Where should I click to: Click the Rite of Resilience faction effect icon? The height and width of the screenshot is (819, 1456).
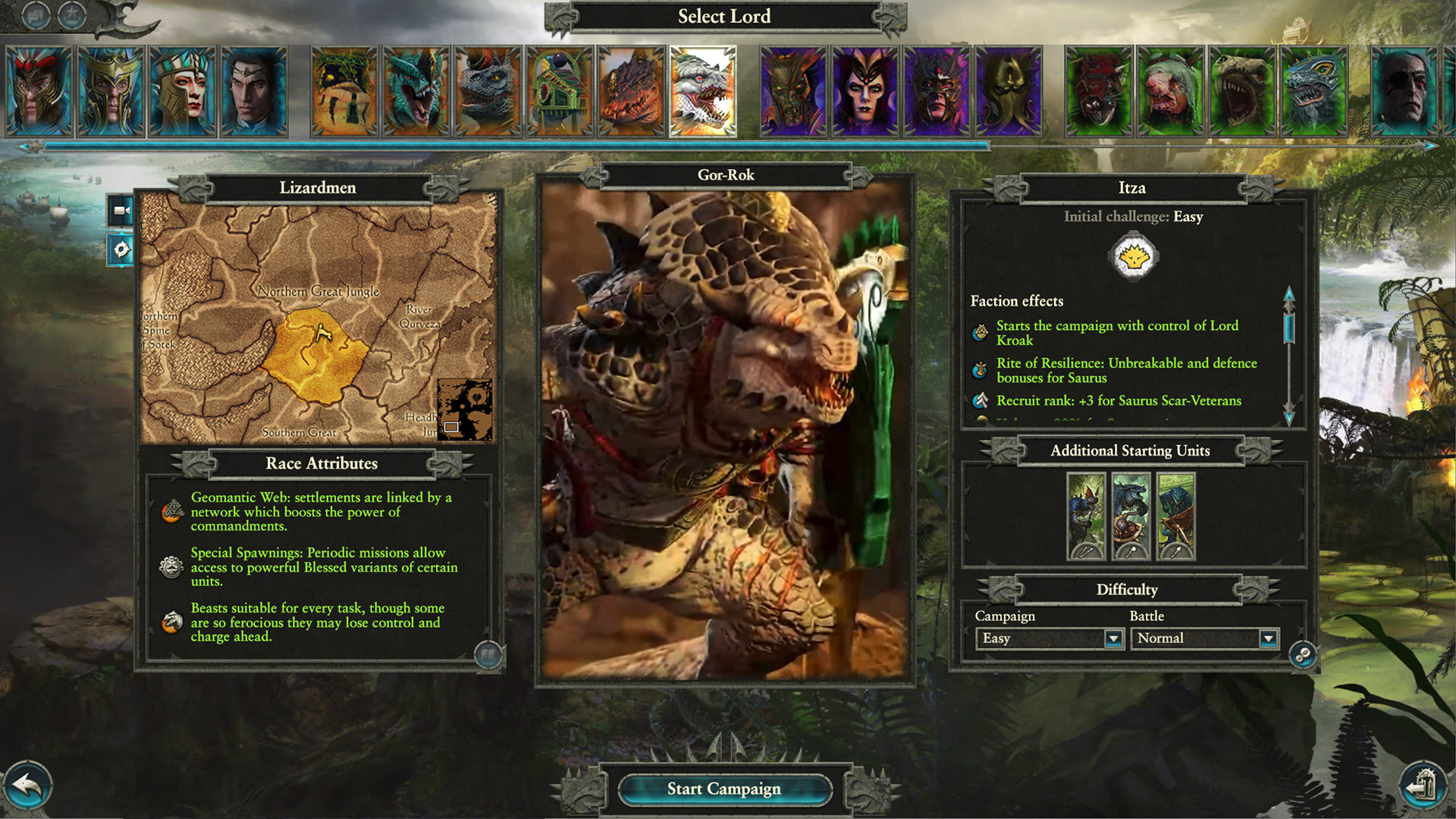pyautogui.click(x=979, y=370)
